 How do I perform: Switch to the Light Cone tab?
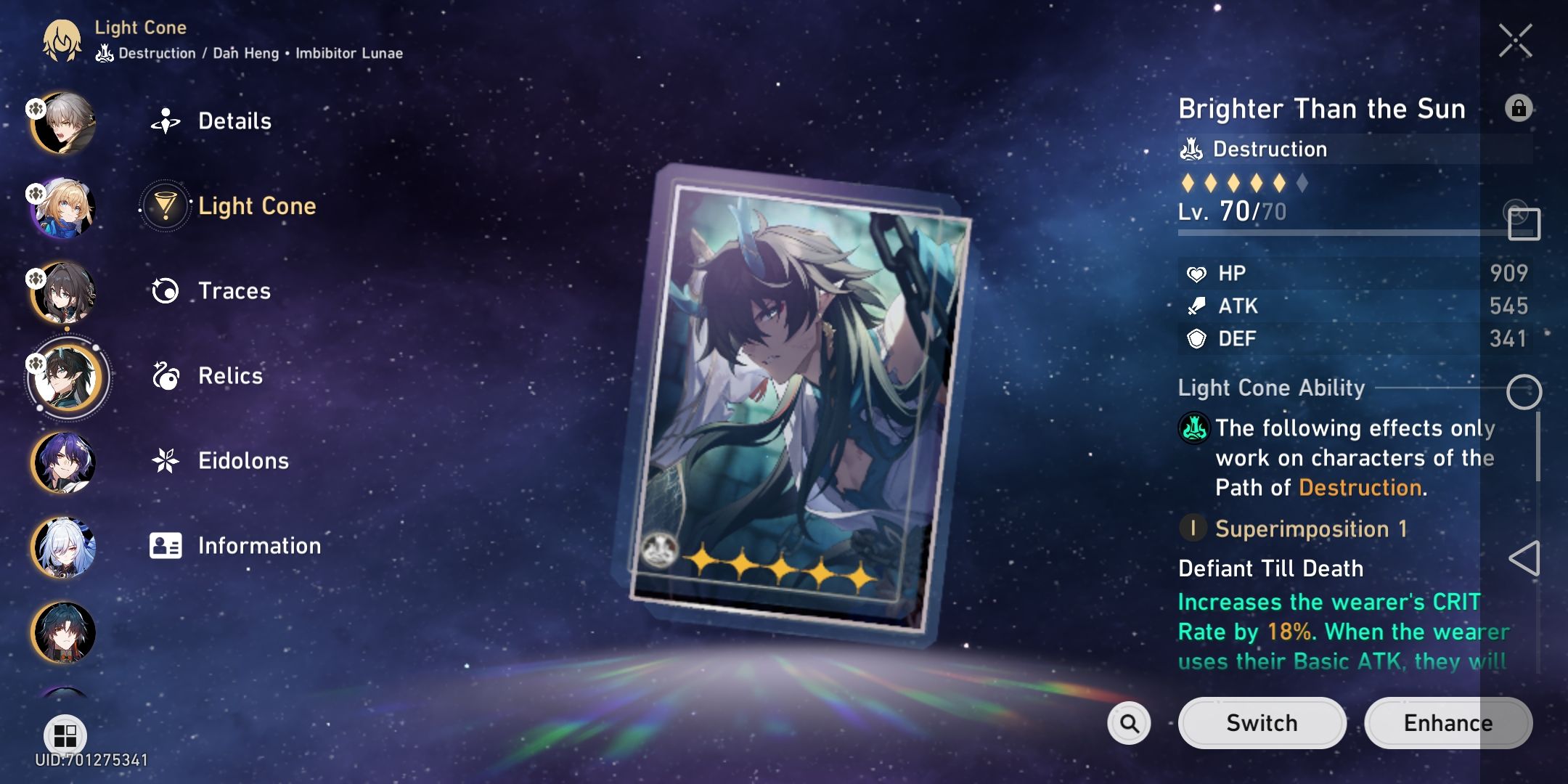point(258,205)
